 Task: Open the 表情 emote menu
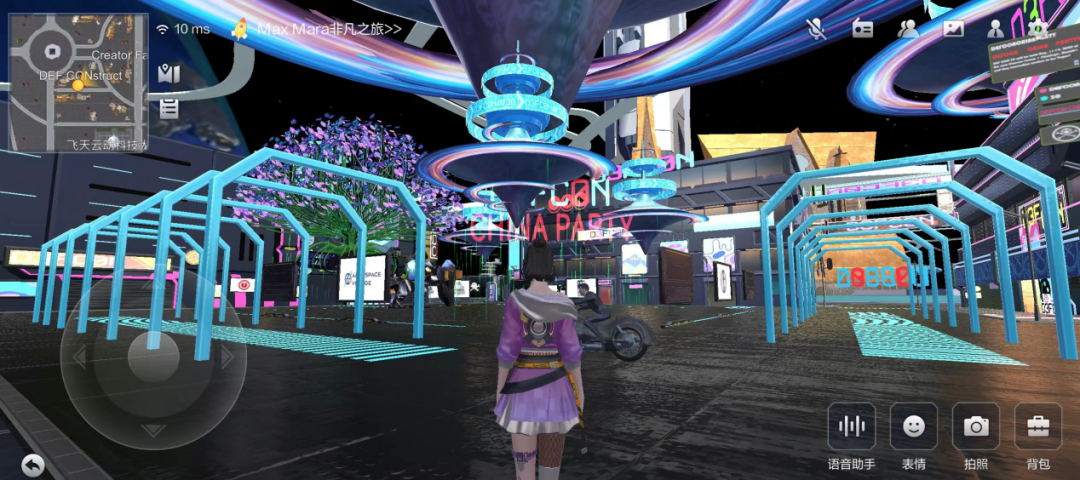click(913, 427)
